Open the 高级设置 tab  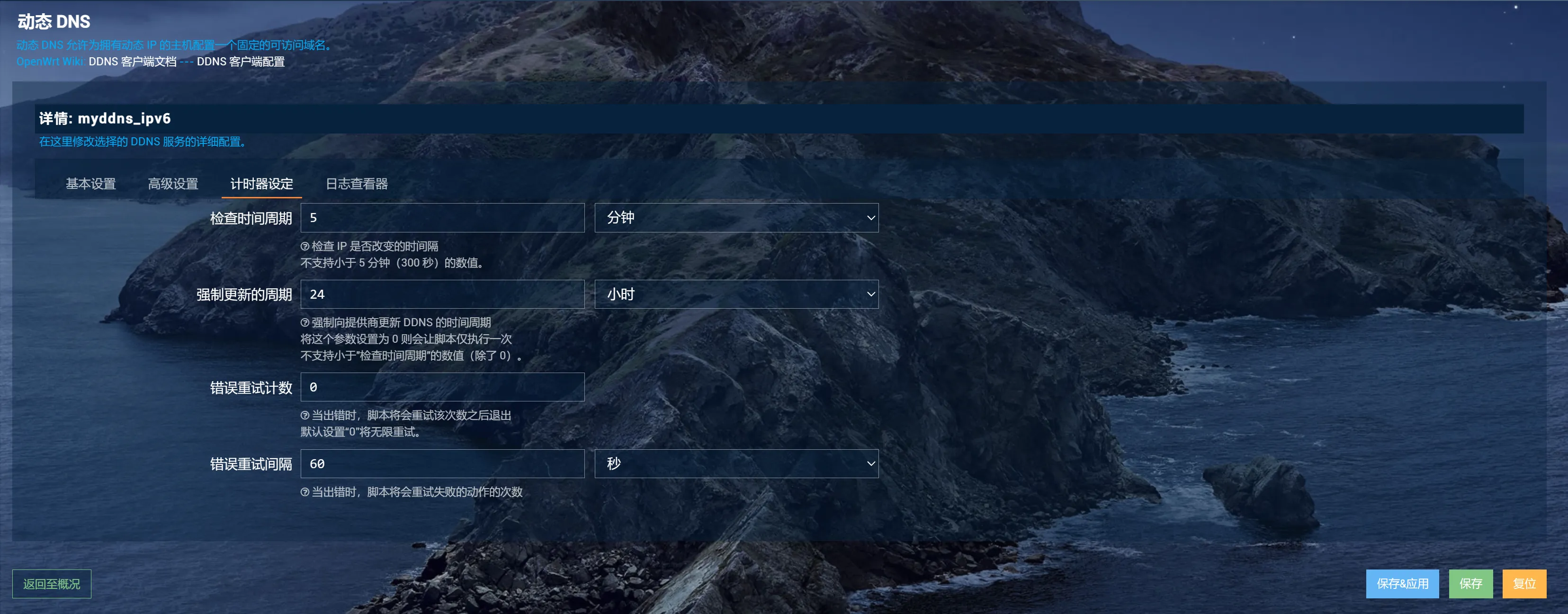point(173,184)
